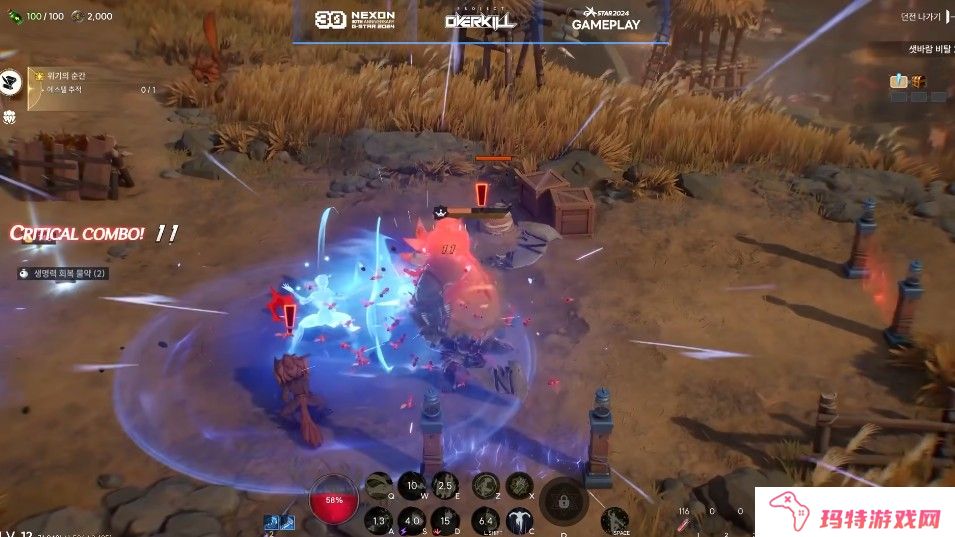955x537 pixels.
Task: Select the anvil quest icon
Action: [12, 80]
